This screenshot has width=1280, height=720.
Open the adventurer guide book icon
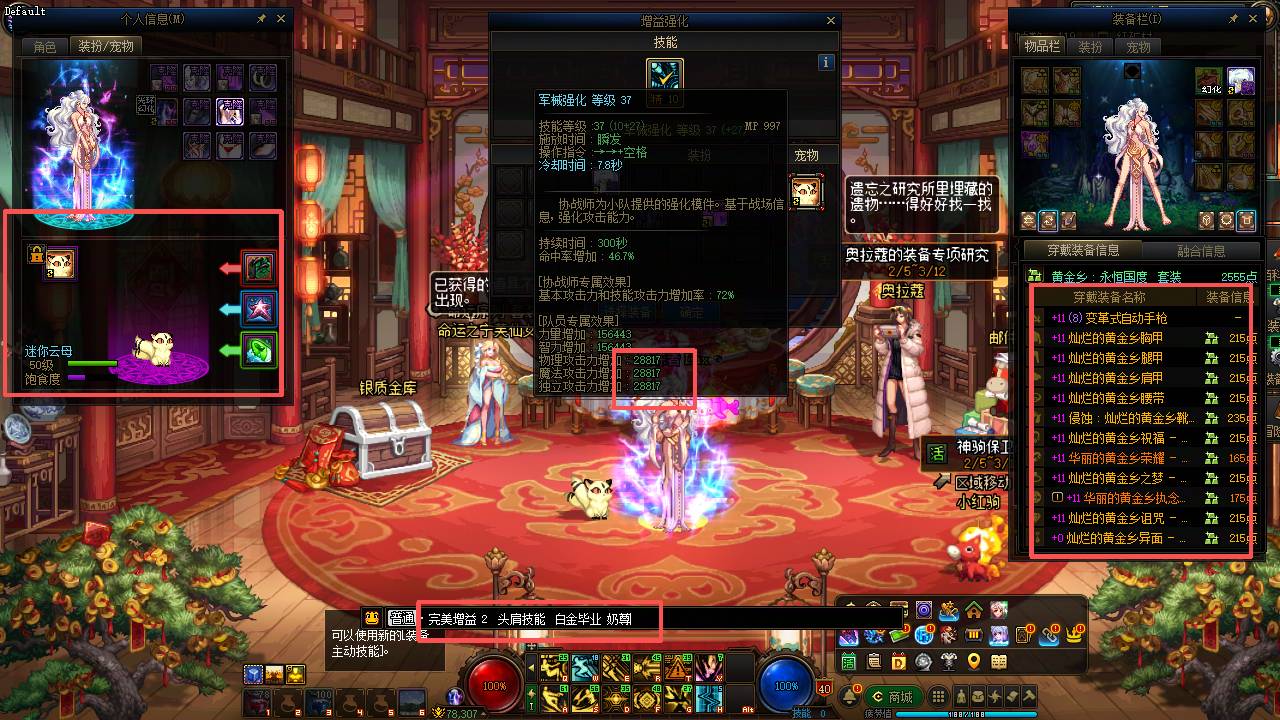click(999, 662)
